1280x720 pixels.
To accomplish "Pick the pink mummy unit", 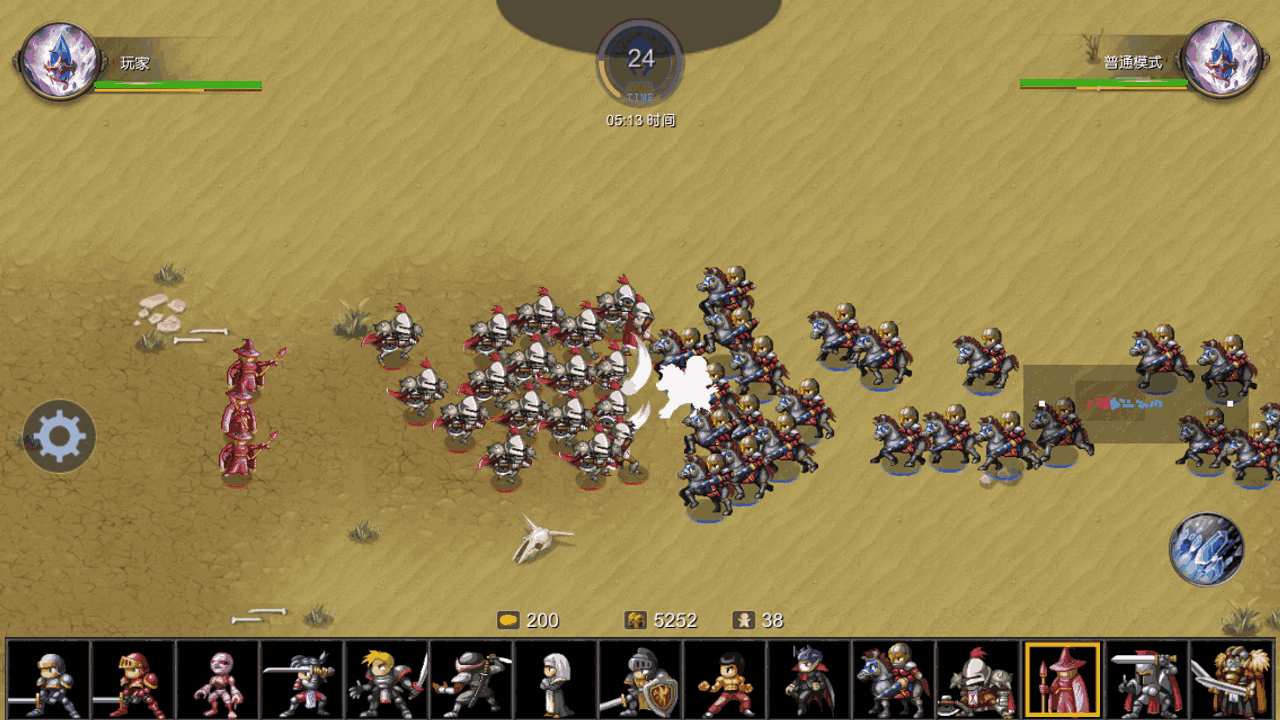I will (x=217, y=681).
